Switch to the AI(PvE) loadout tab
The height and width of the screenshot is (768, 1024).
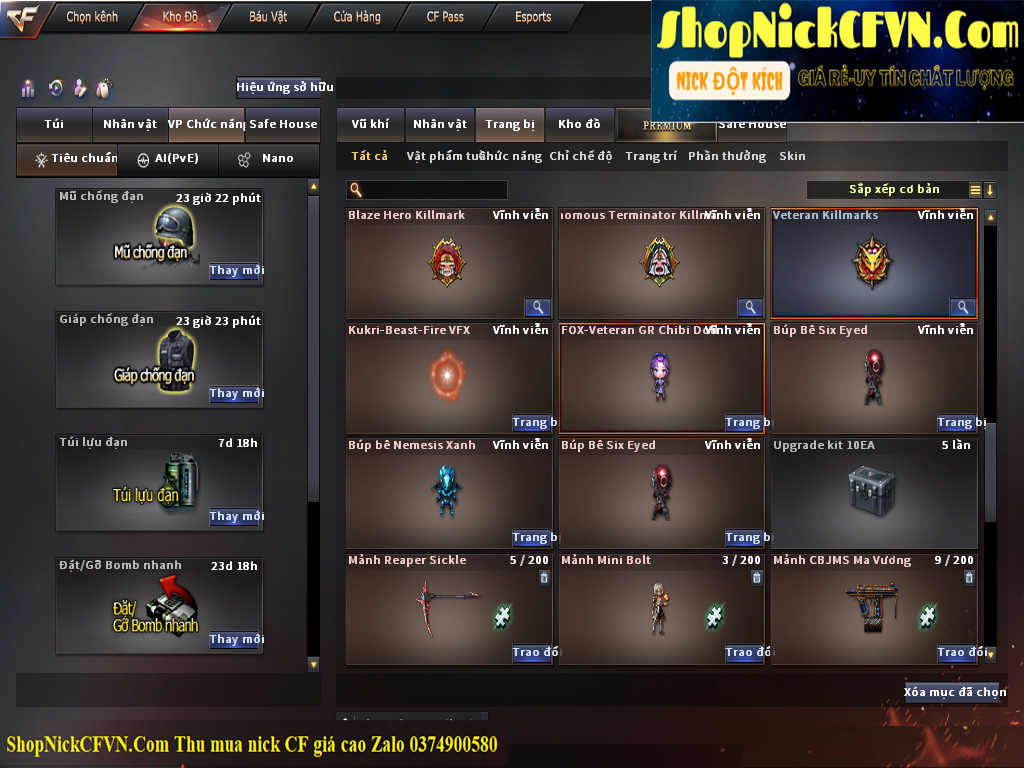(x=168, y=158)
